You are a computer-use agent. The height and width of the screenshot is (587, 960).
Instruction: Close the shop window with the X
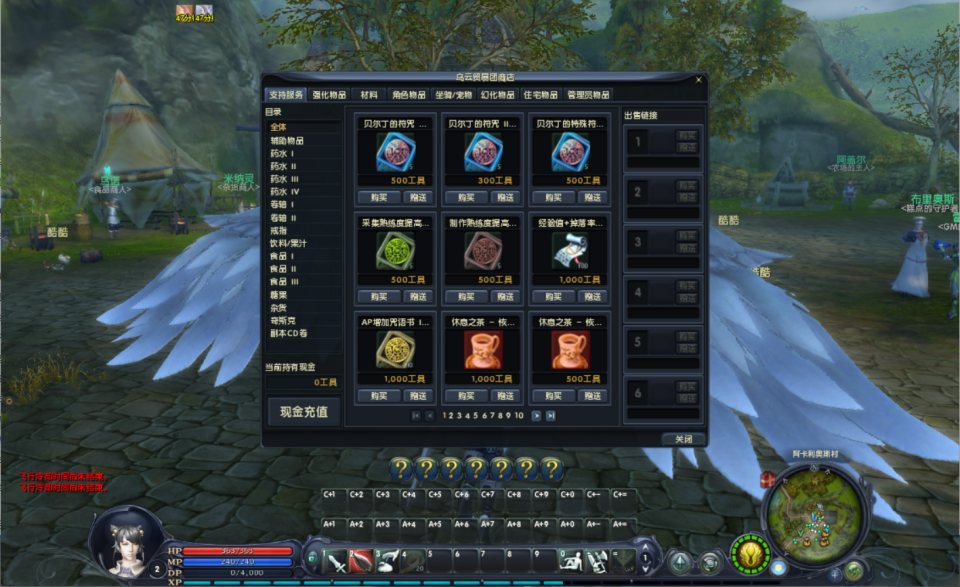[x=698, y=79]
